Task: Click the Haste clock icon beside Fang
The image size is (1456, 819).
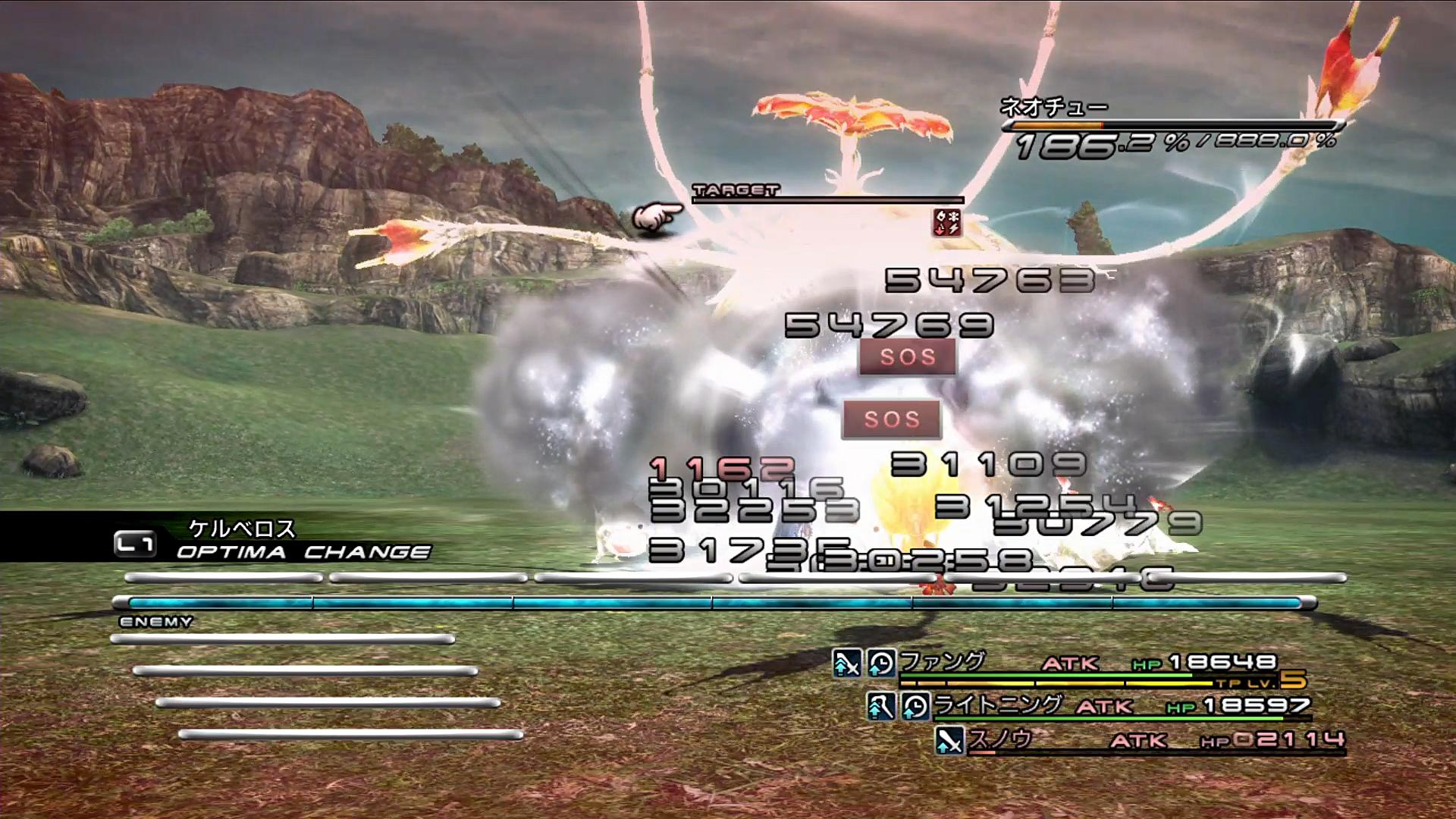Action: (x=881, y=664)
